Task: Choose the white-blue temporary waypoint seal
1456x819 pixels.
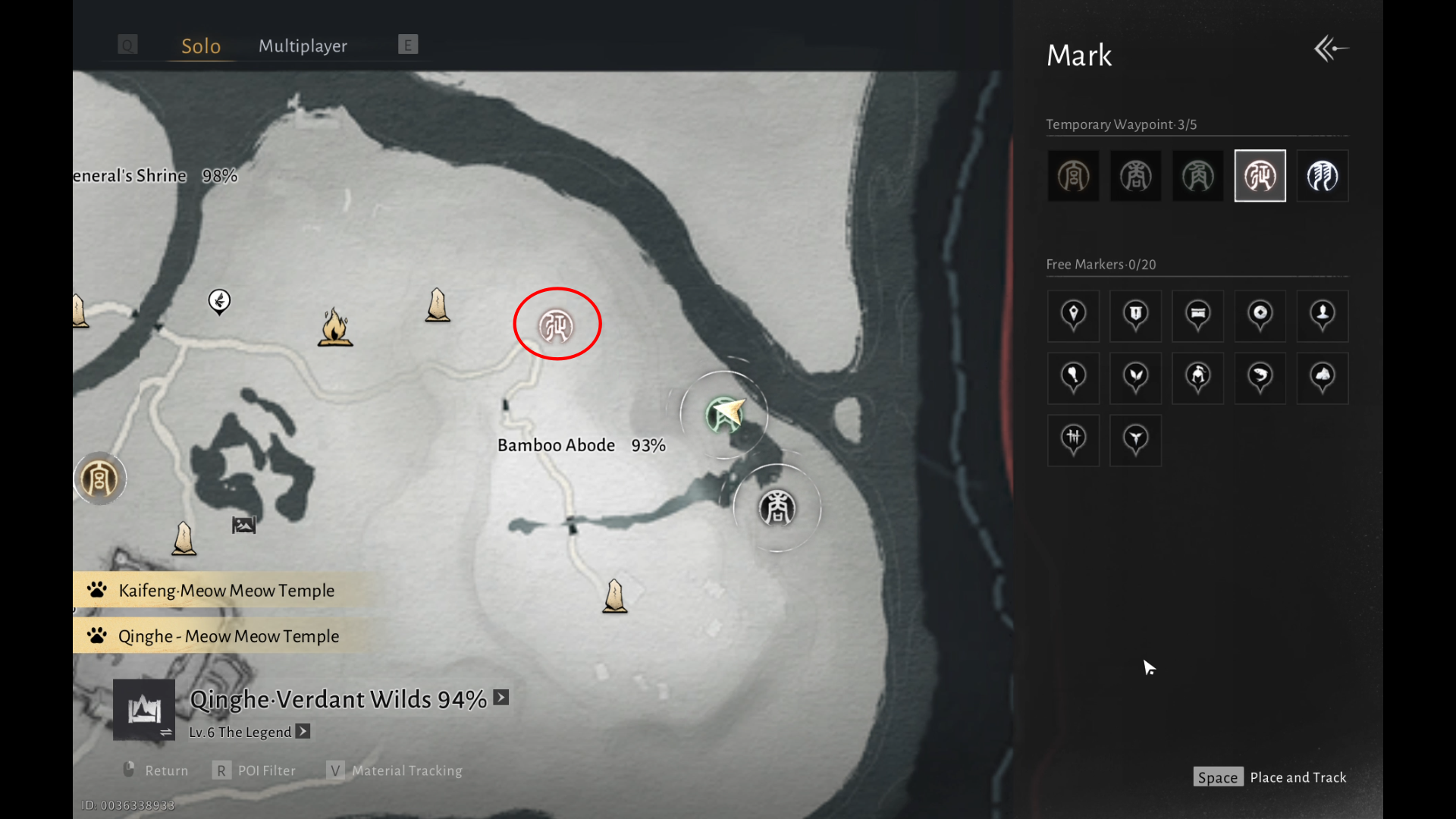Action: point(1322,176)
